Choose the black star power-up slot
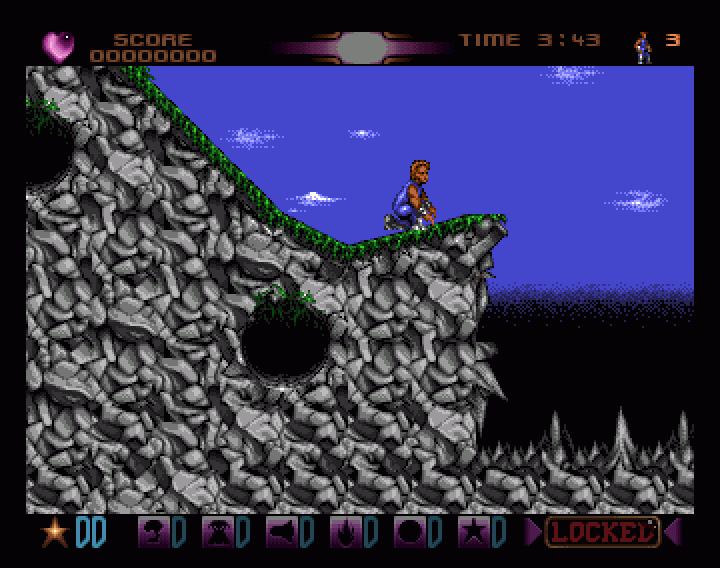This screenshot has width=720, height=568. [x=473, y=532]
